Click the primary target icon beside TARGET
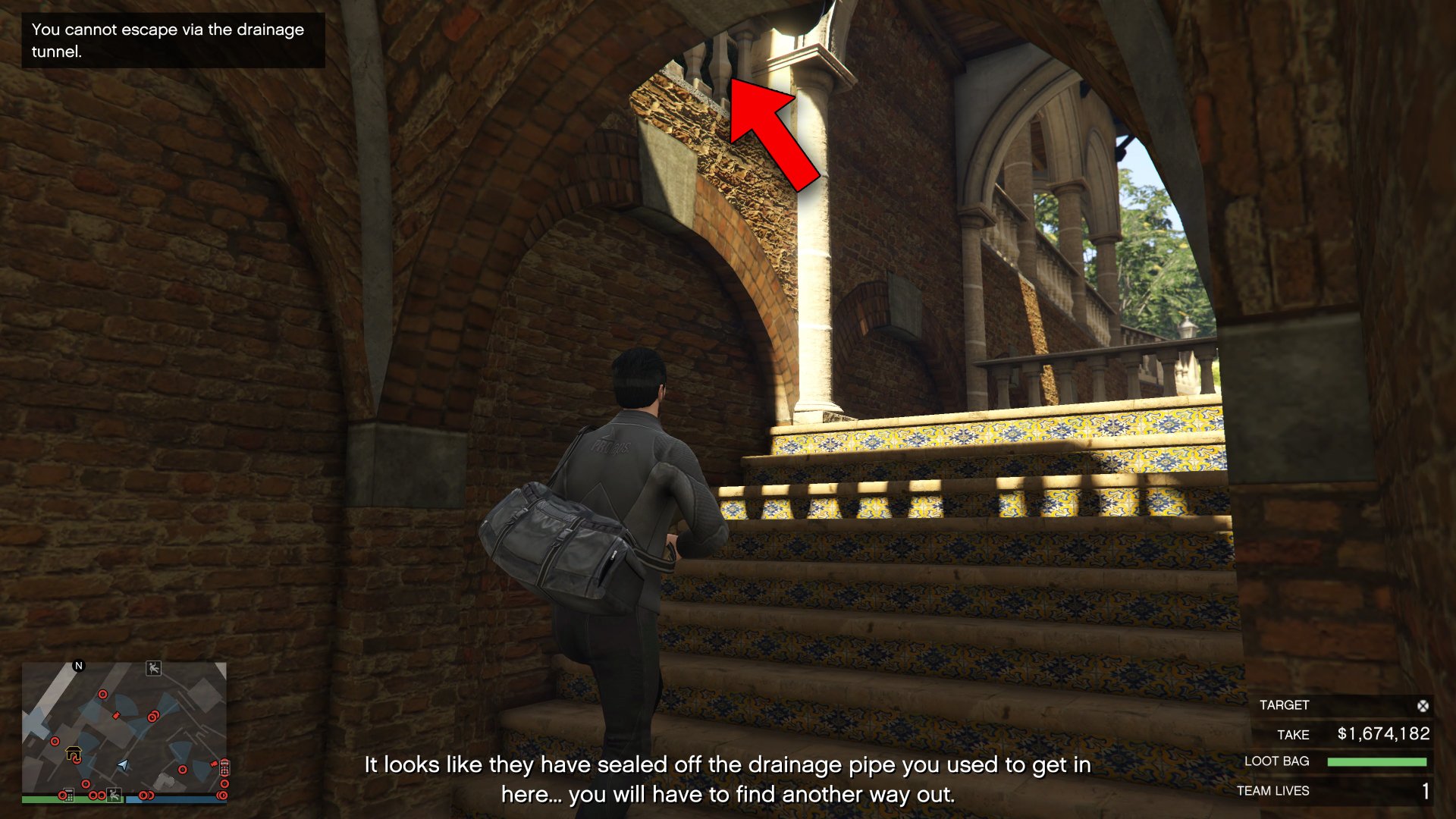 (x=1423, y=706)
